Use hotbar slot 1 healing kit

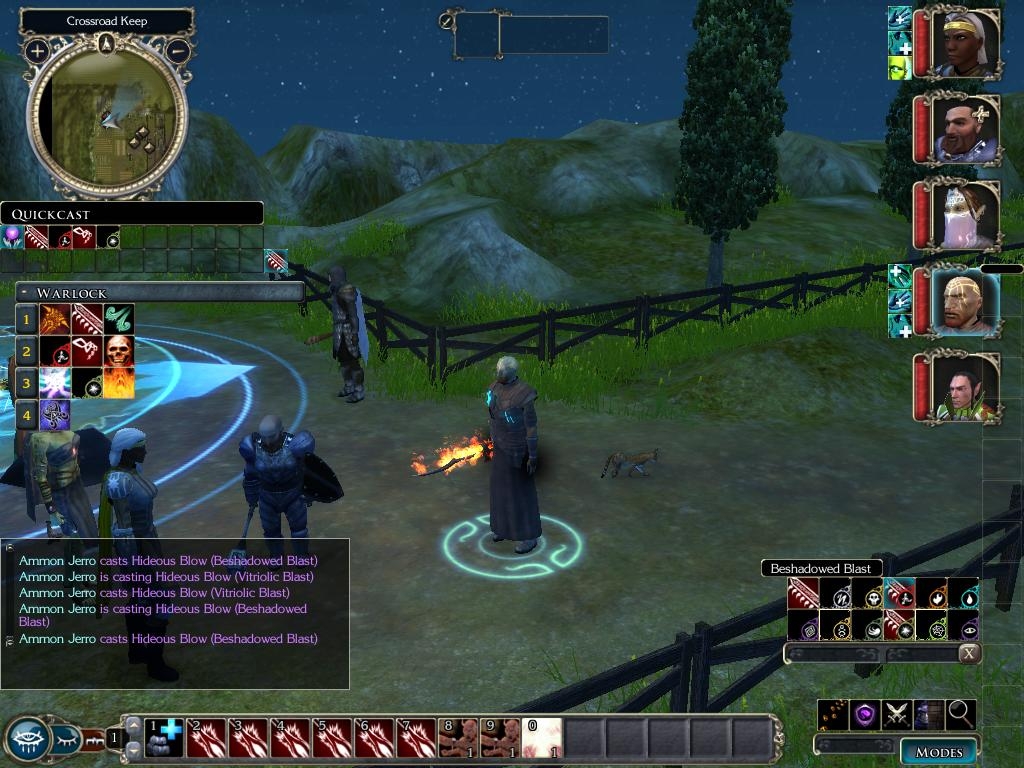(x=162, y=738)
